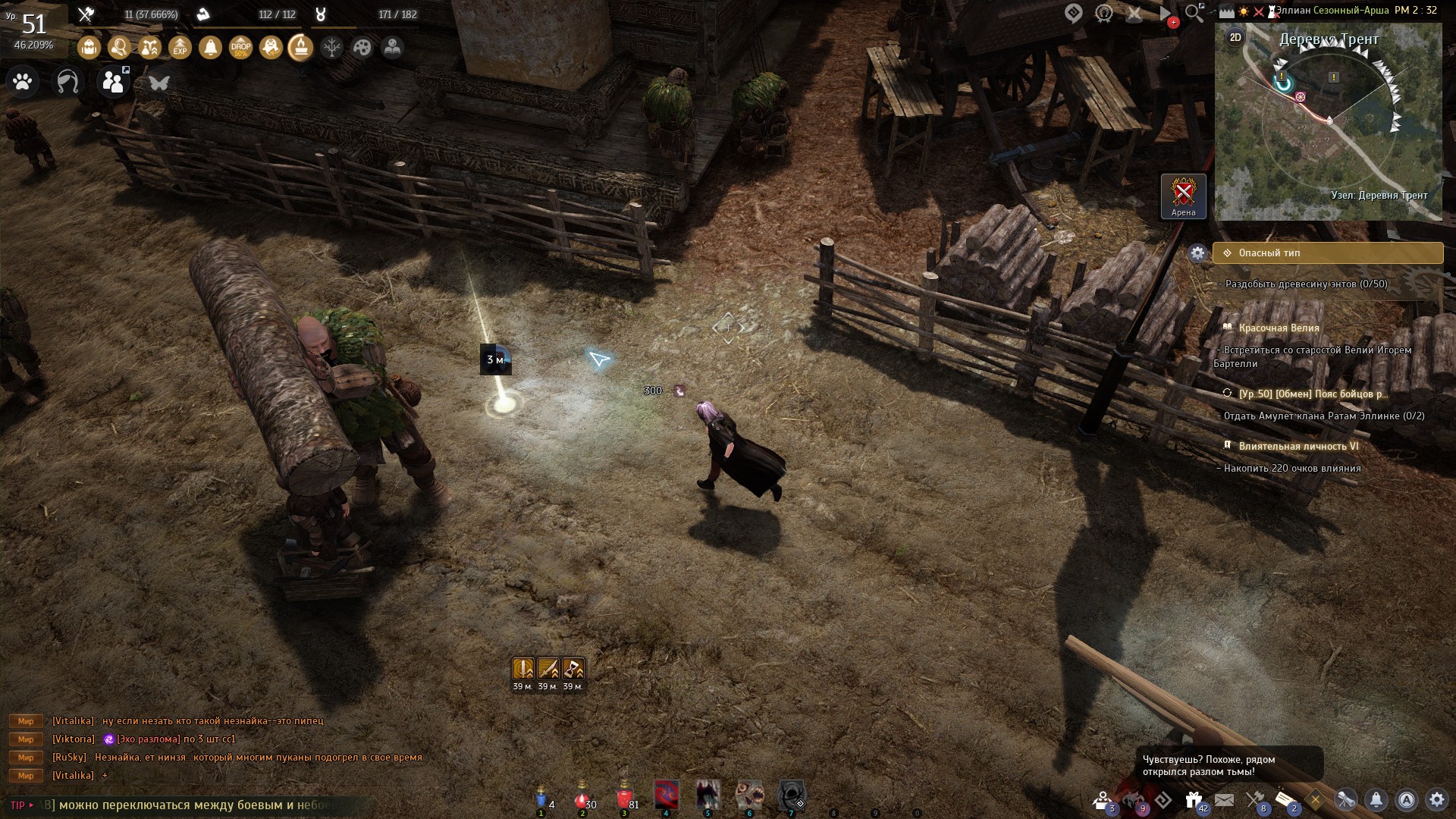Open the pet paw icon menu
Image resolution: width=1456 pixels, height=819 pixels.
(23, 81)
